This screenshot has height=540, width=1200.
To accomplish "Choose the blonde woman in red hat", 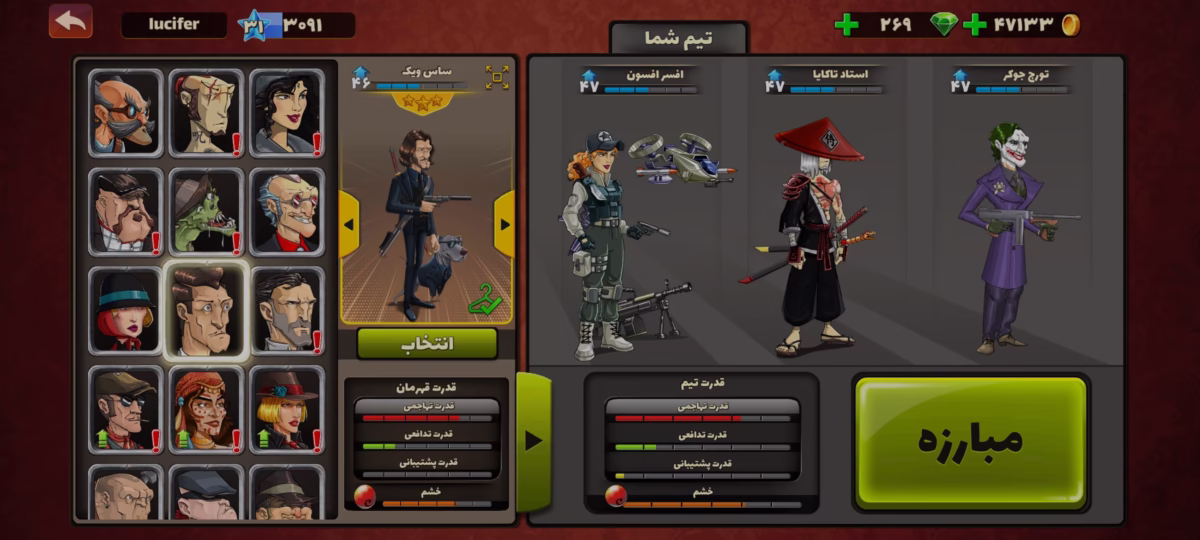I will pyautogui.click(x=286, y=409).
